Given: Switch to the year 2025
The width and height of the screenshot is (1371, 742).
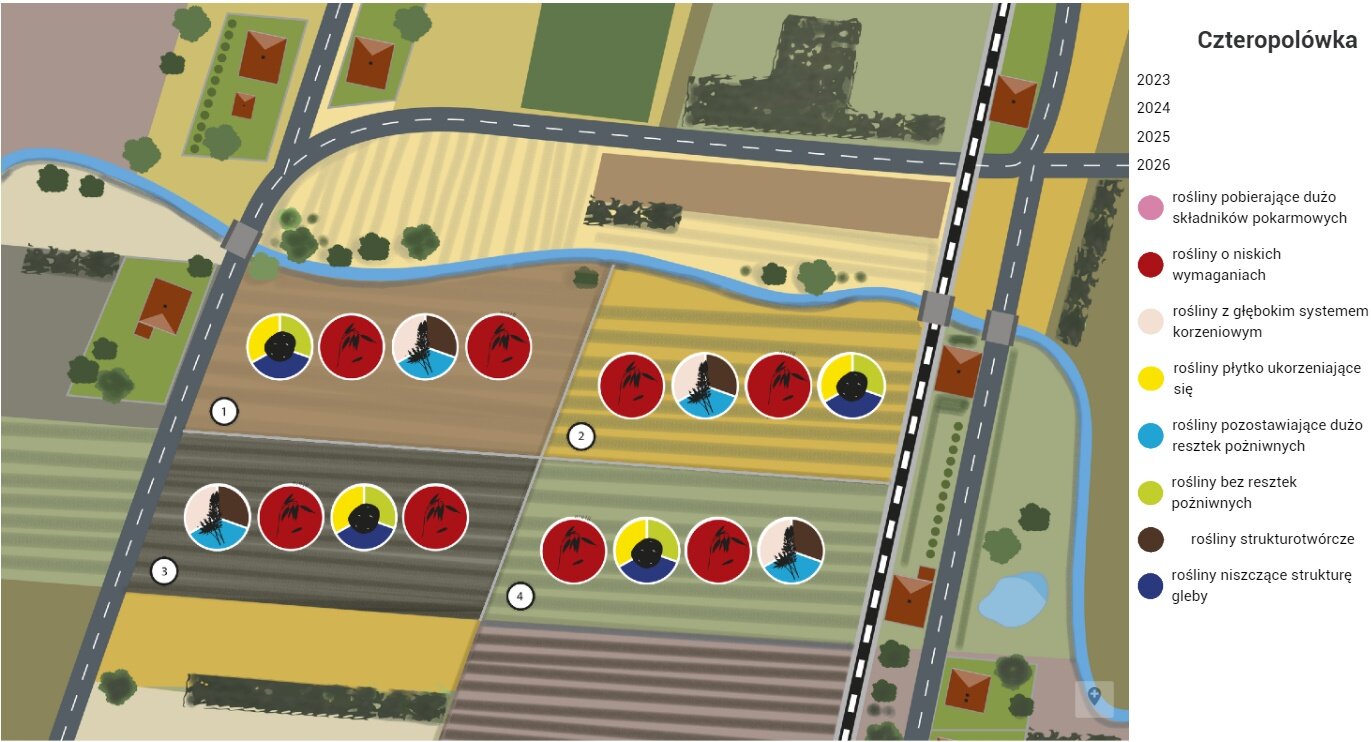Looking at the screenshot, I should pyautogui.click(x=1153, y=137).
